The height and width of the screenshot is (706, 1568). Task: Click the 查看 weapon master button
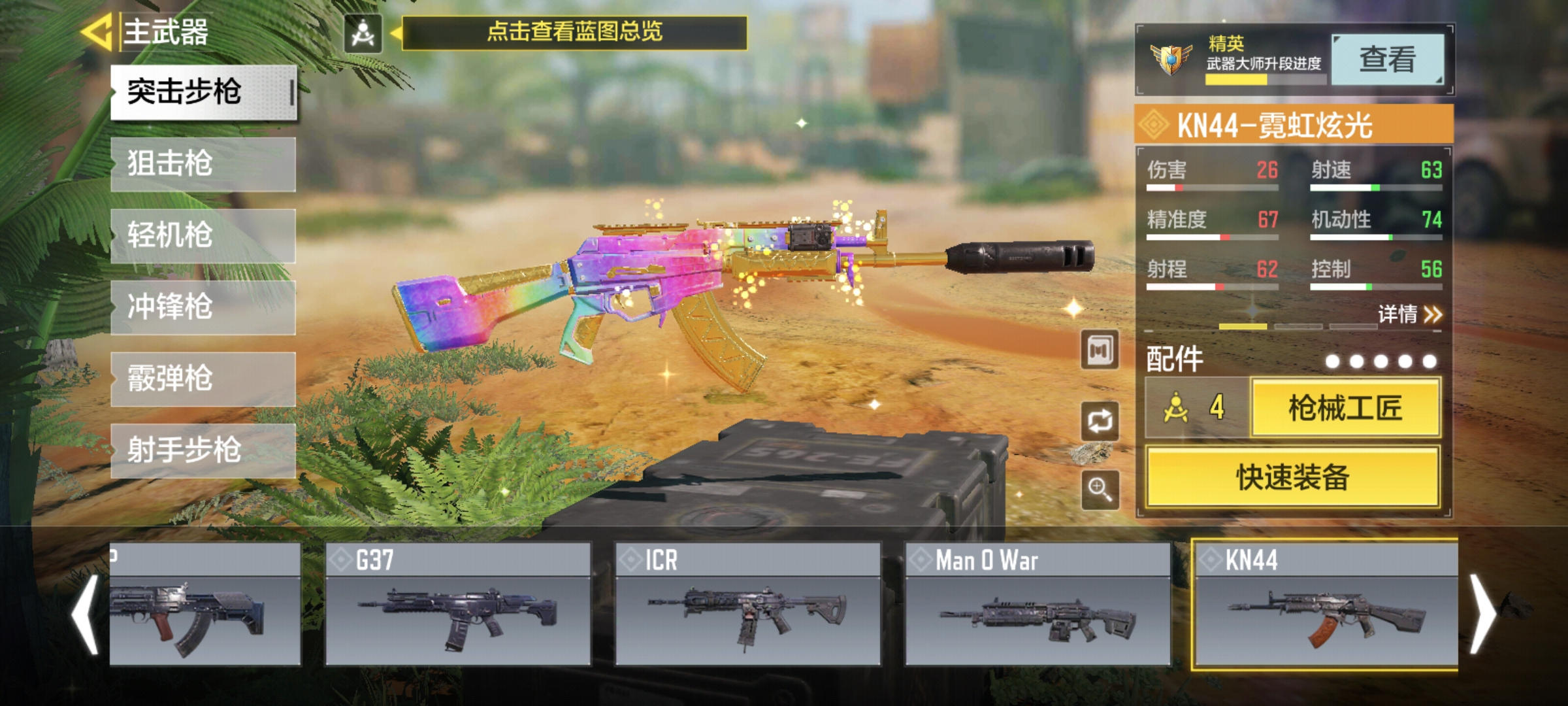click(1387, 59)
